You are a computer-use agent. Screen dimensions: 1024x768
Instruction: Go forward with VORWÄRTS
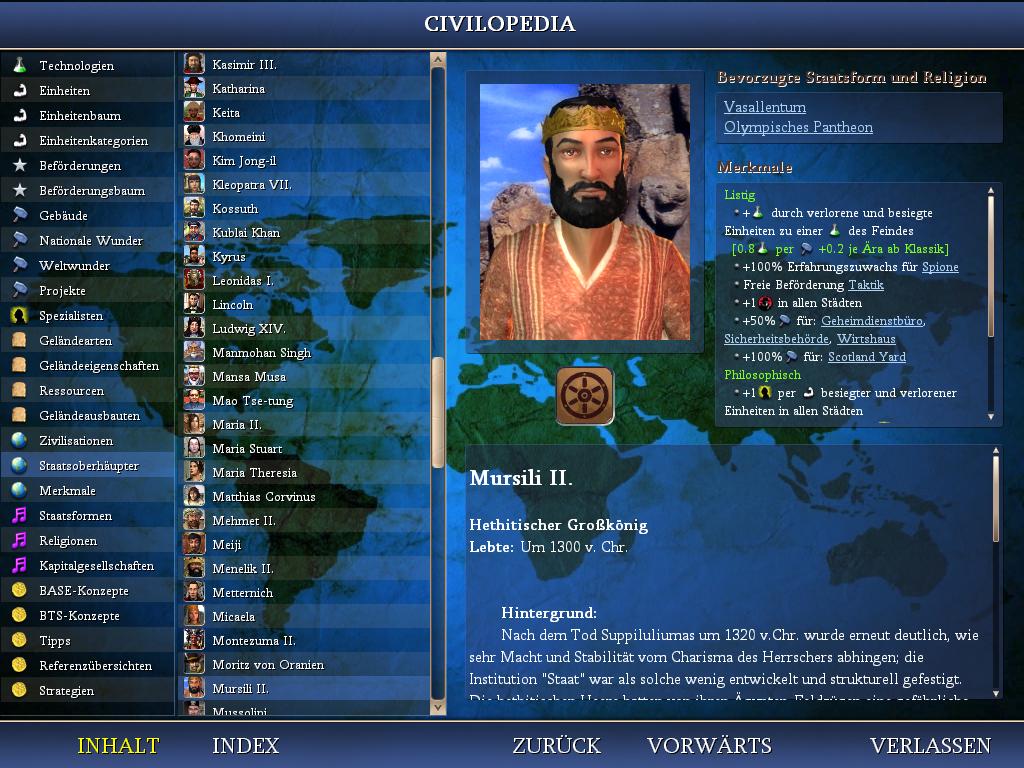[x=709, y=746]
